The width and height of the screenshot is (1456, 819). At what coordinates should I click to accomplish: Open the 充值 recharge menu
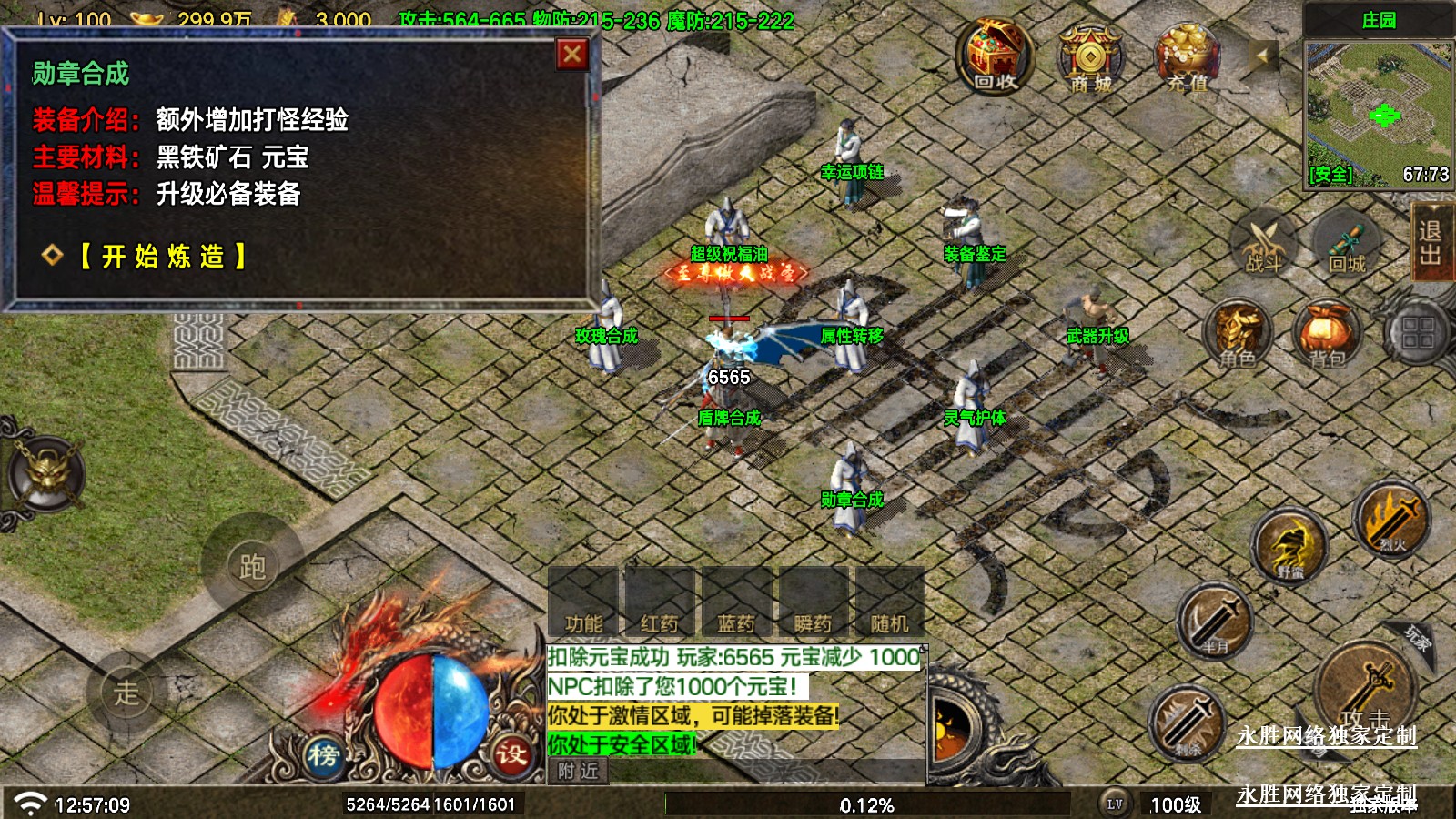coord(1187,57)
